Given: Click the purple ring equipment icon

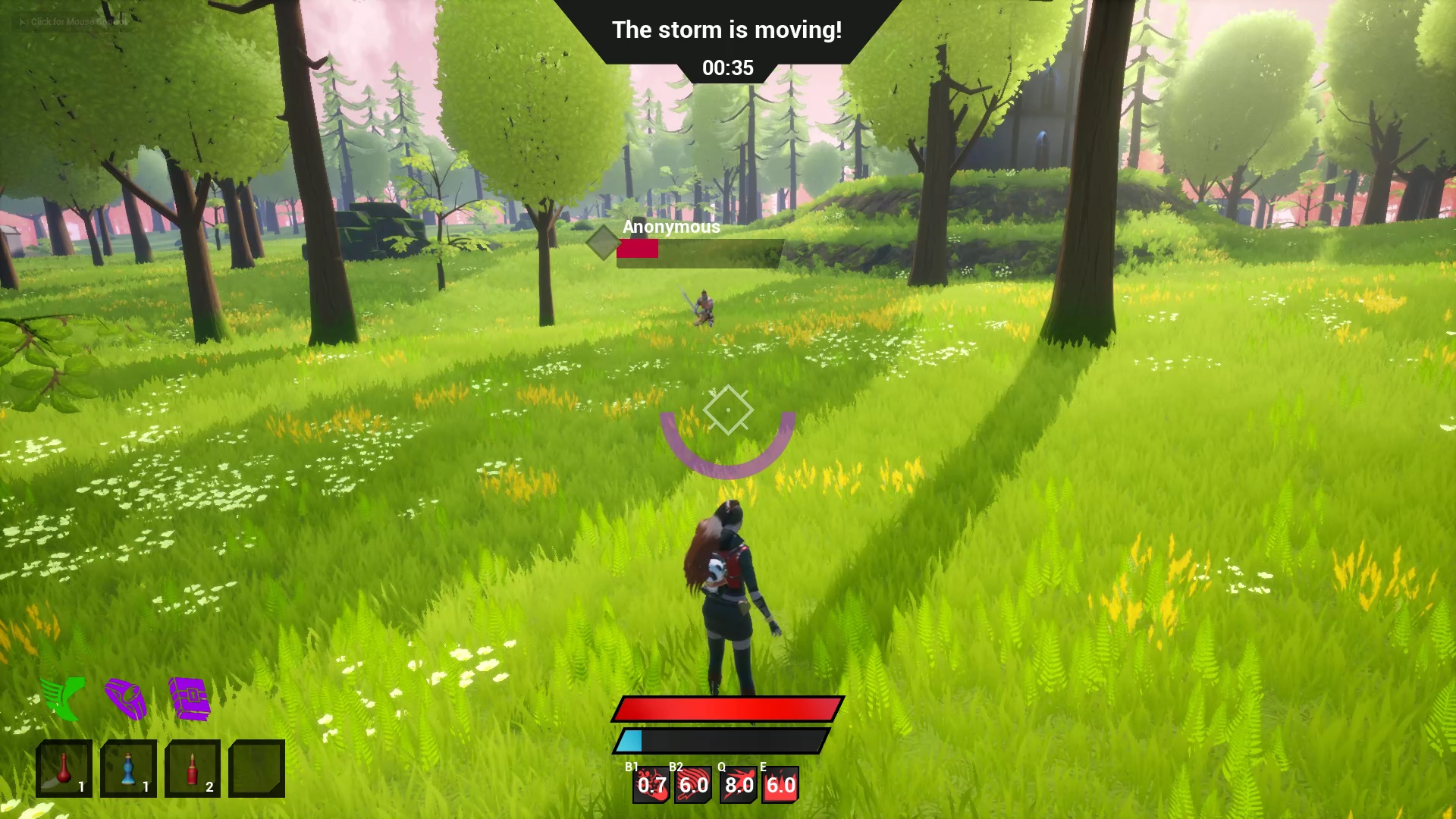Looking at the screenshot, I should [126, 698].
